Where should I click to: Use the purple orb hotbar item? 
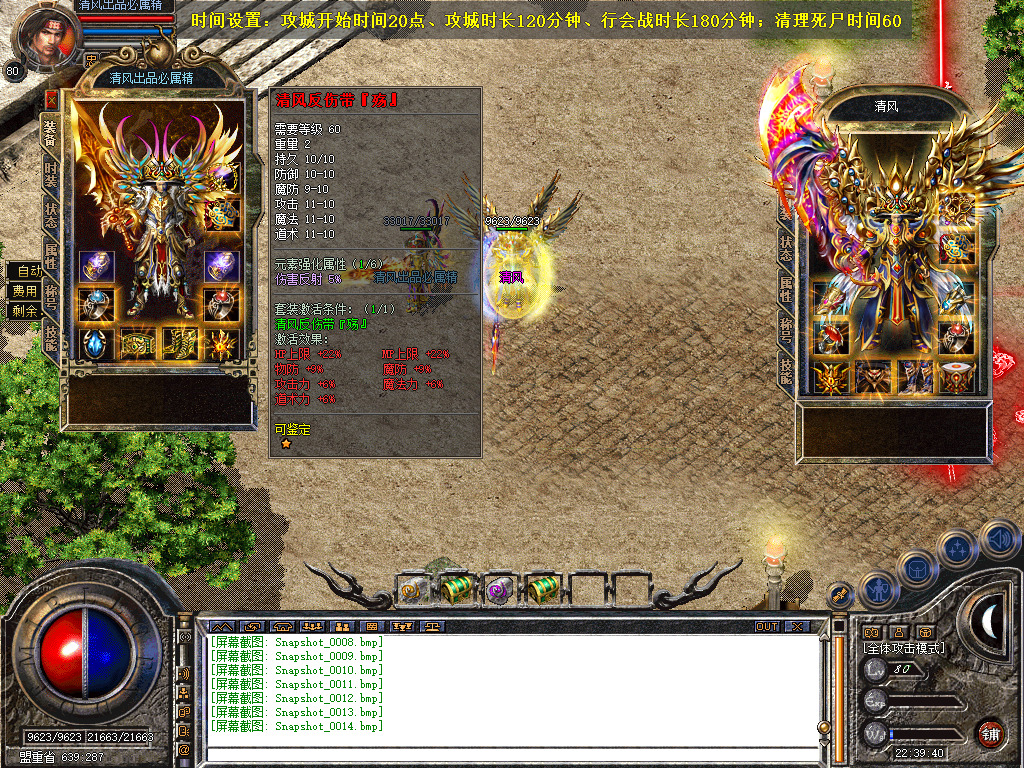[x=498, y=590]
